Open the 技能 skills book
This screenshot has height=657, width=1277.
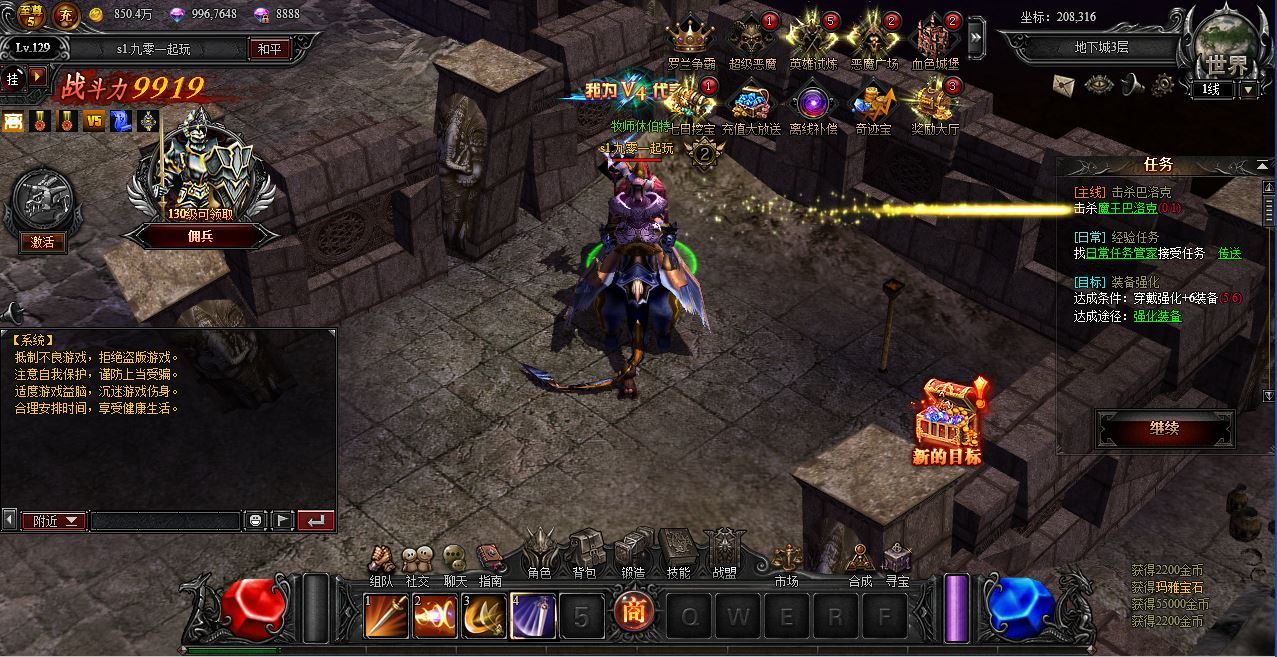point(678,551)
